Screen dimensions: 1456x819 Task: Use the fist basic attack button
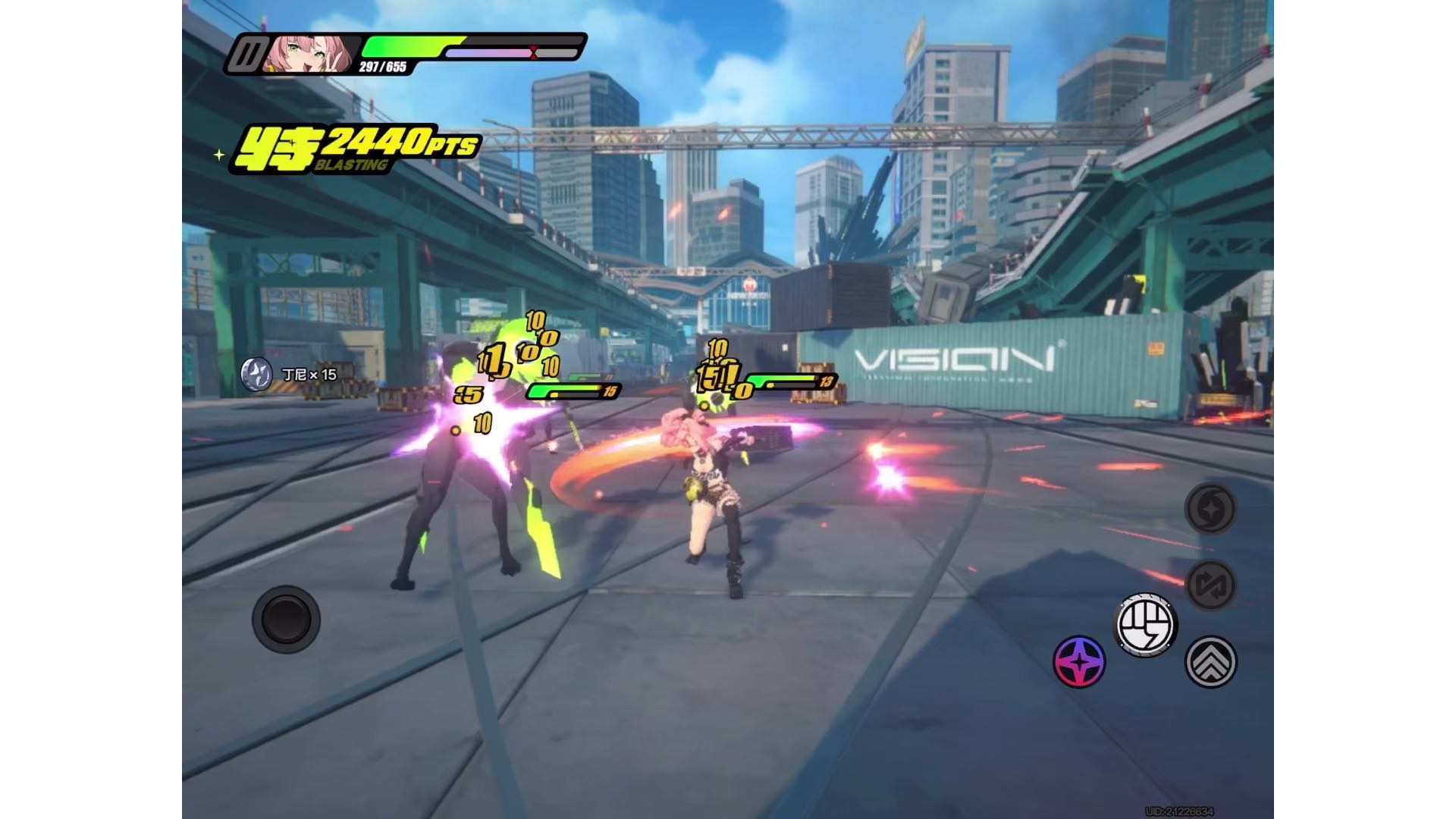(x=1145, y=625)
